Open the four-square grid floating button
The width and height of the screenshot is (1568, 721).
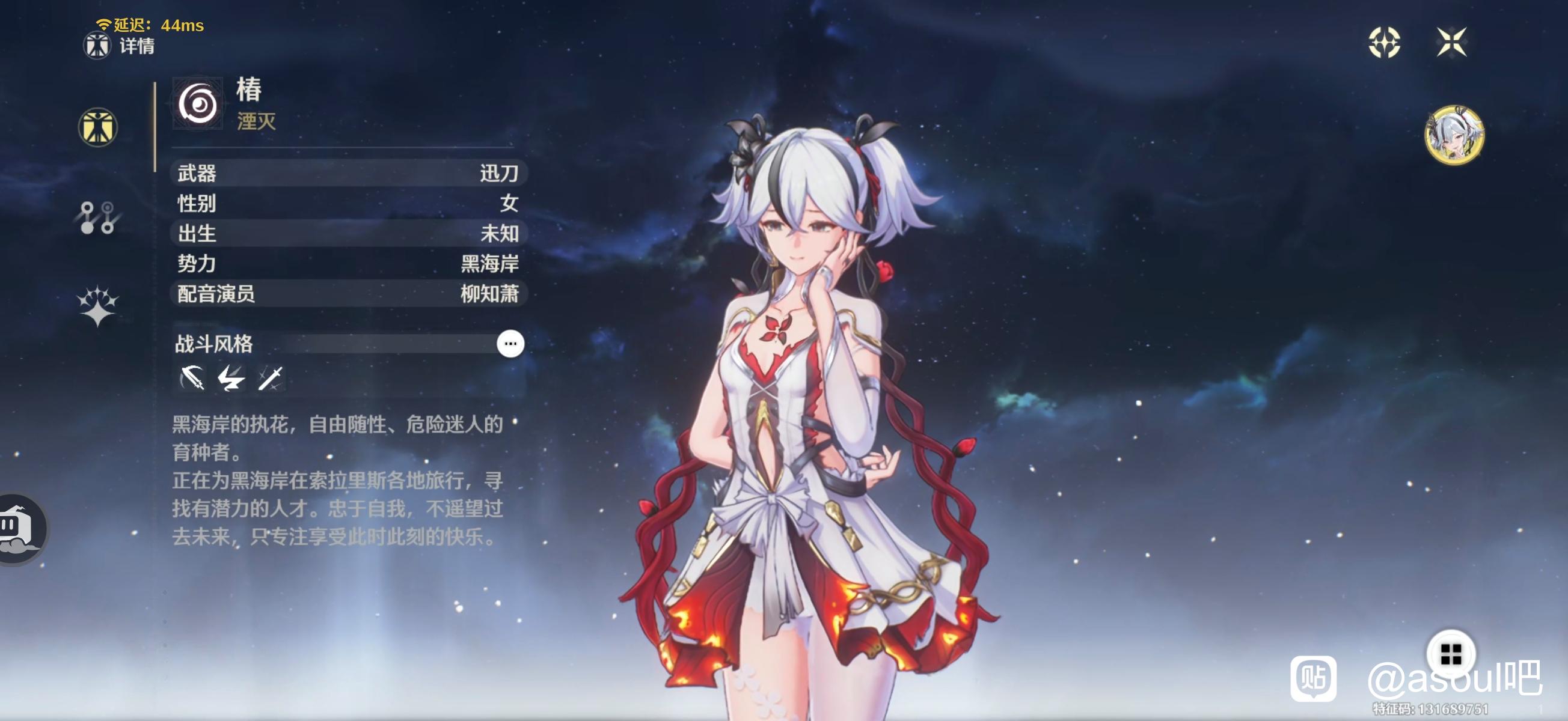click(1451, 654)
